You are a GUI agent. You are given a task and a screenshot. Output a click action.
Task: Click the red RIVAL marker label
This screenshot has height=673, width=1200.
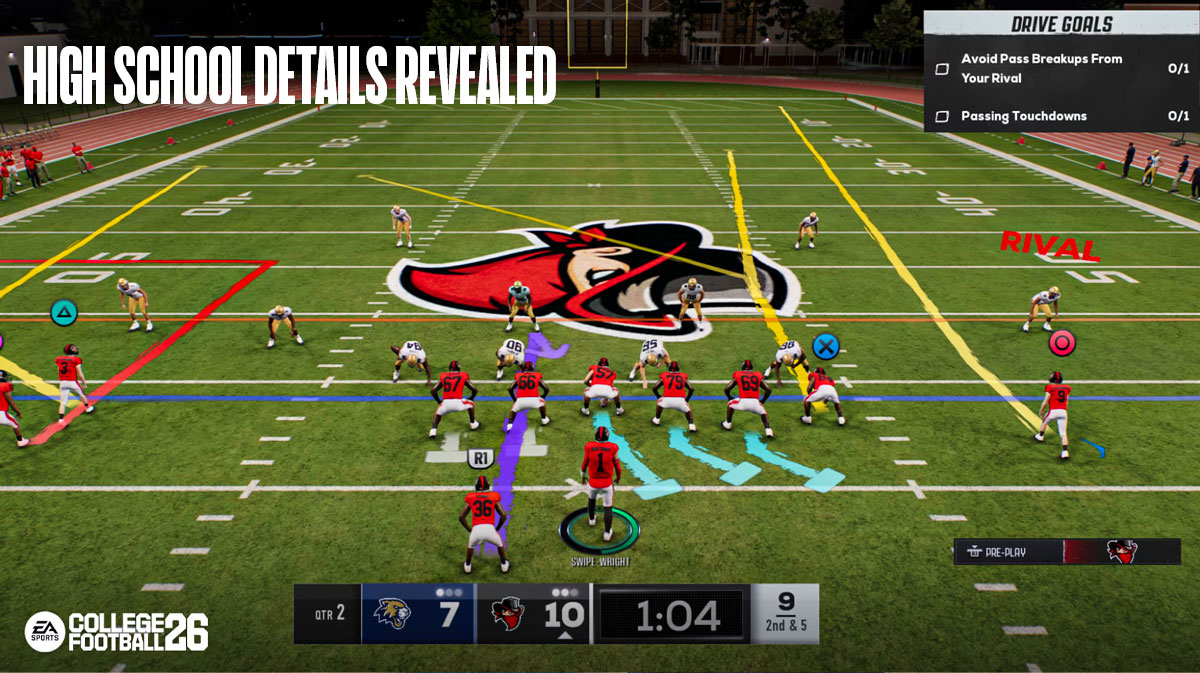[1050, 244]
